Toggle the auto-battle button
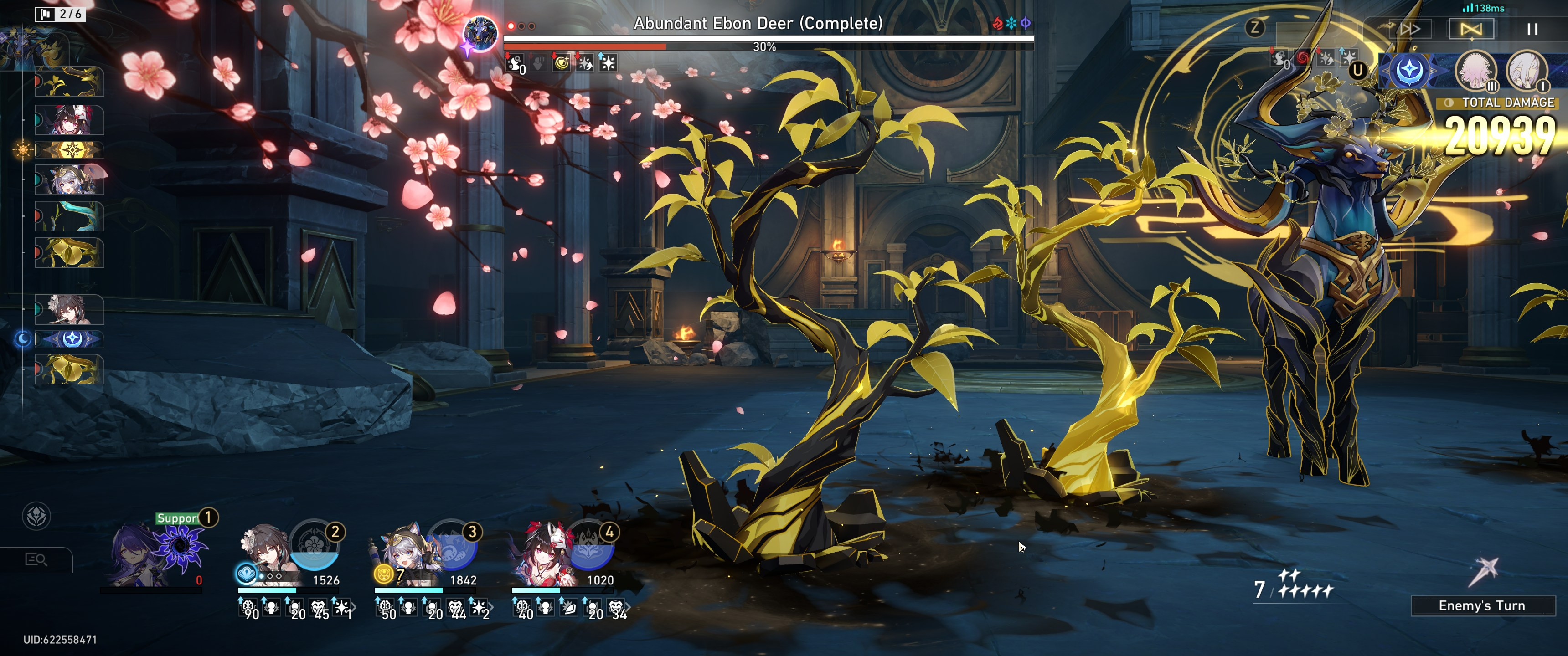Image resolution: width=1568 pixels, height=656 pixels. pyautogui.click(x=1470, y=29)
